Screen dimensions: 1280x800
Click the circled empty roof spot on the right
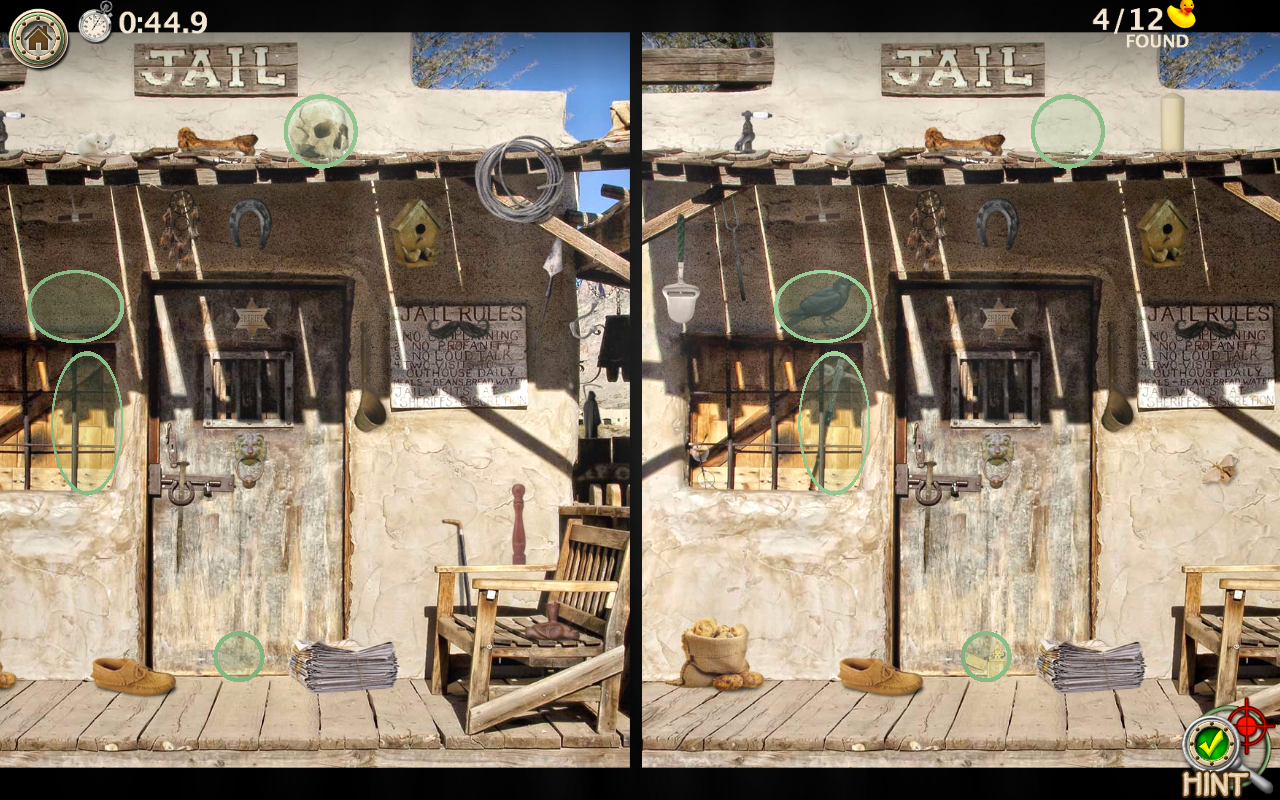(x=1065, y=130)
